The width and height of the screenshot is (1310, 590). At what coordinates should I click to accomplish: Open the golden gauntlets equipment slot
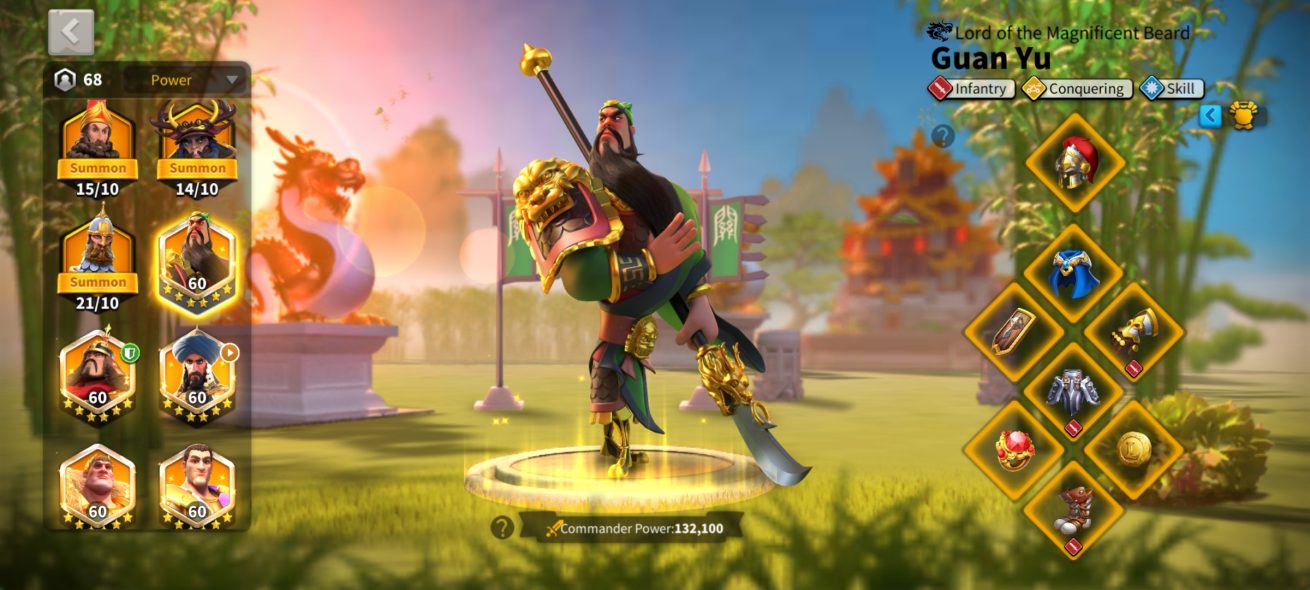[x=1134, y=332]
